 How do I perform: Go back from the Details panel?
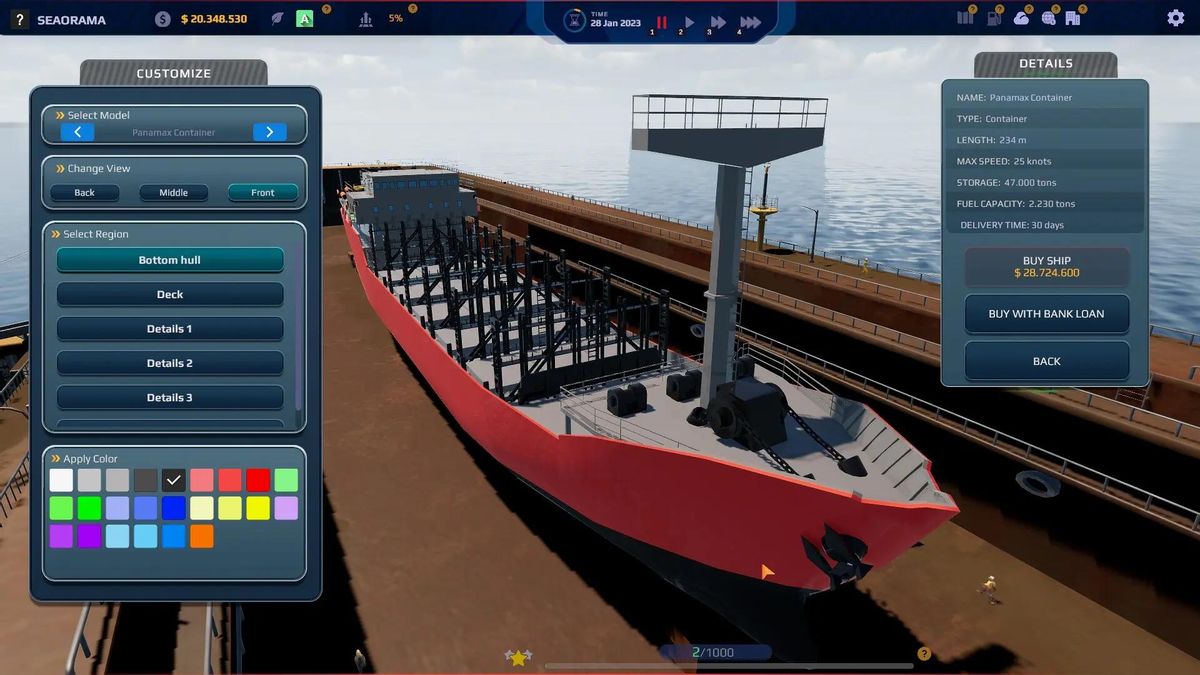tap(1046, 361)
